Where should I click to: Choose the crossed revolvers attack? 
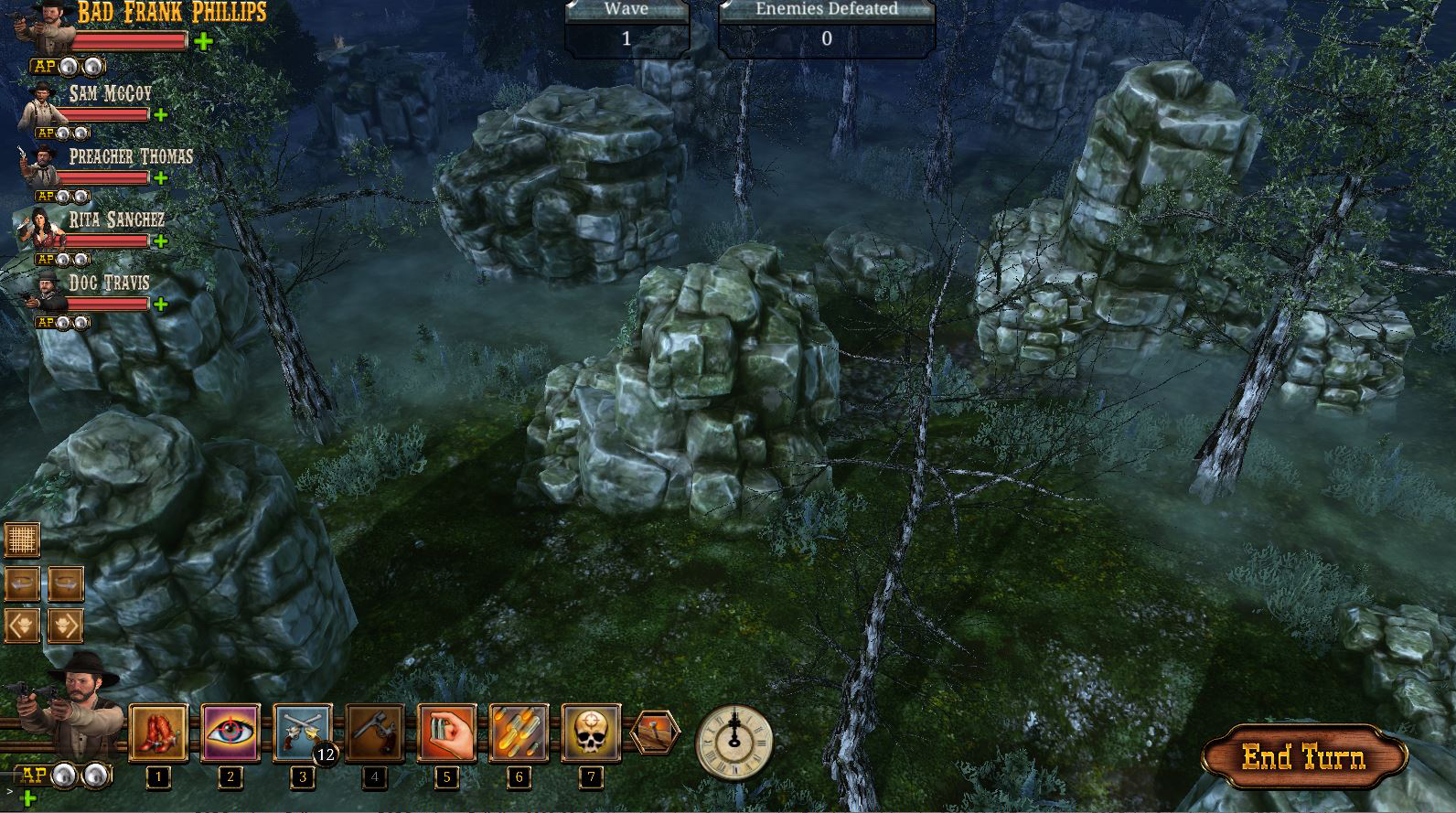(x=302, y=733)
